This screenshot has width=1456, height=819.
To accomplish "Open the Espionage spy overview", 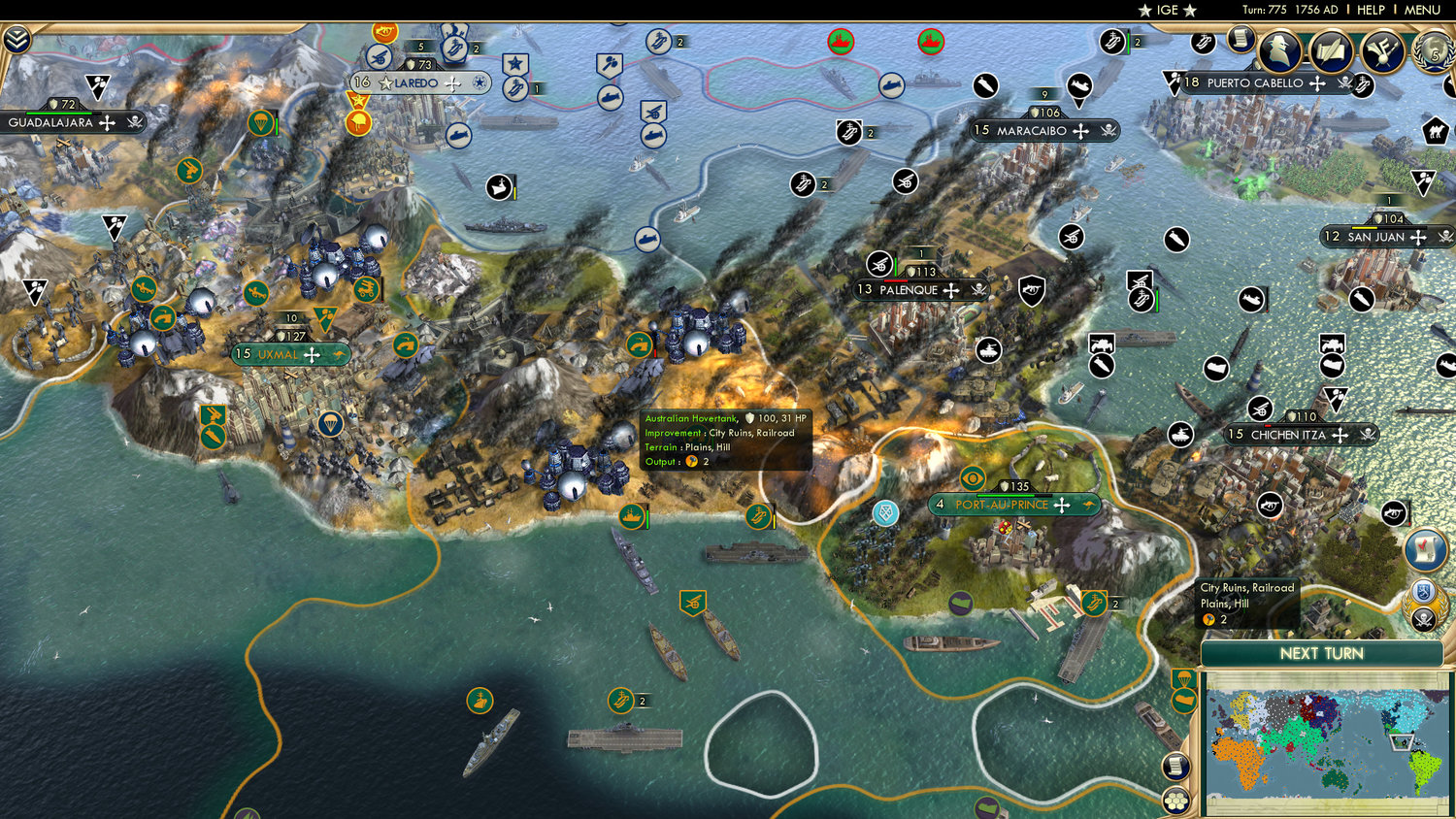I will point(1279,51).
